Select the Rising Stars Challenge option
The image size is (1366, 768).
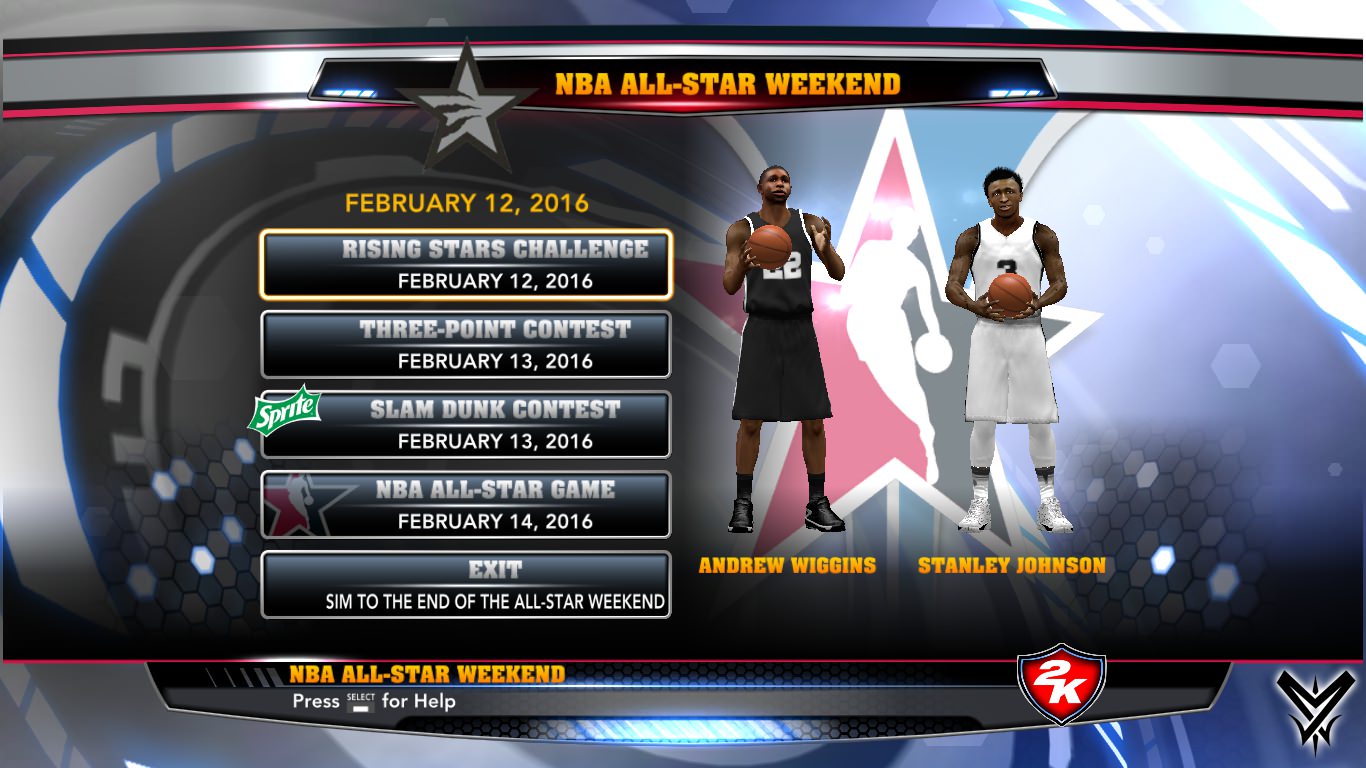[466, 264]
